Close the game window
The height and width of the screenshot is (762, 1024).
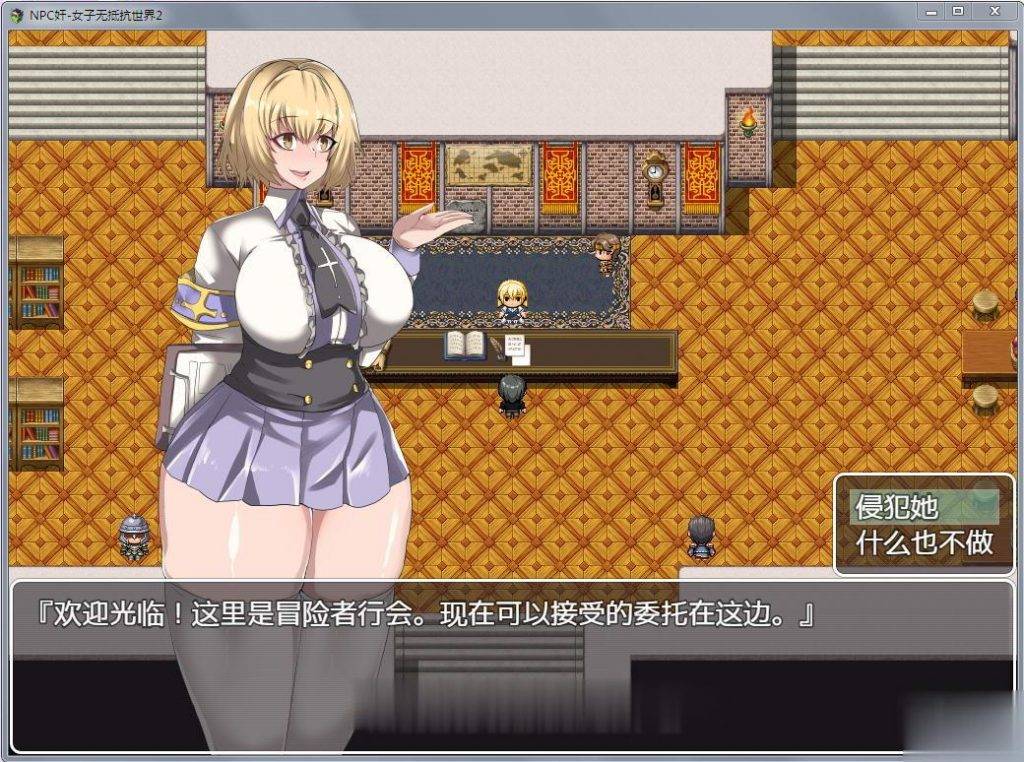click(994, 11)
